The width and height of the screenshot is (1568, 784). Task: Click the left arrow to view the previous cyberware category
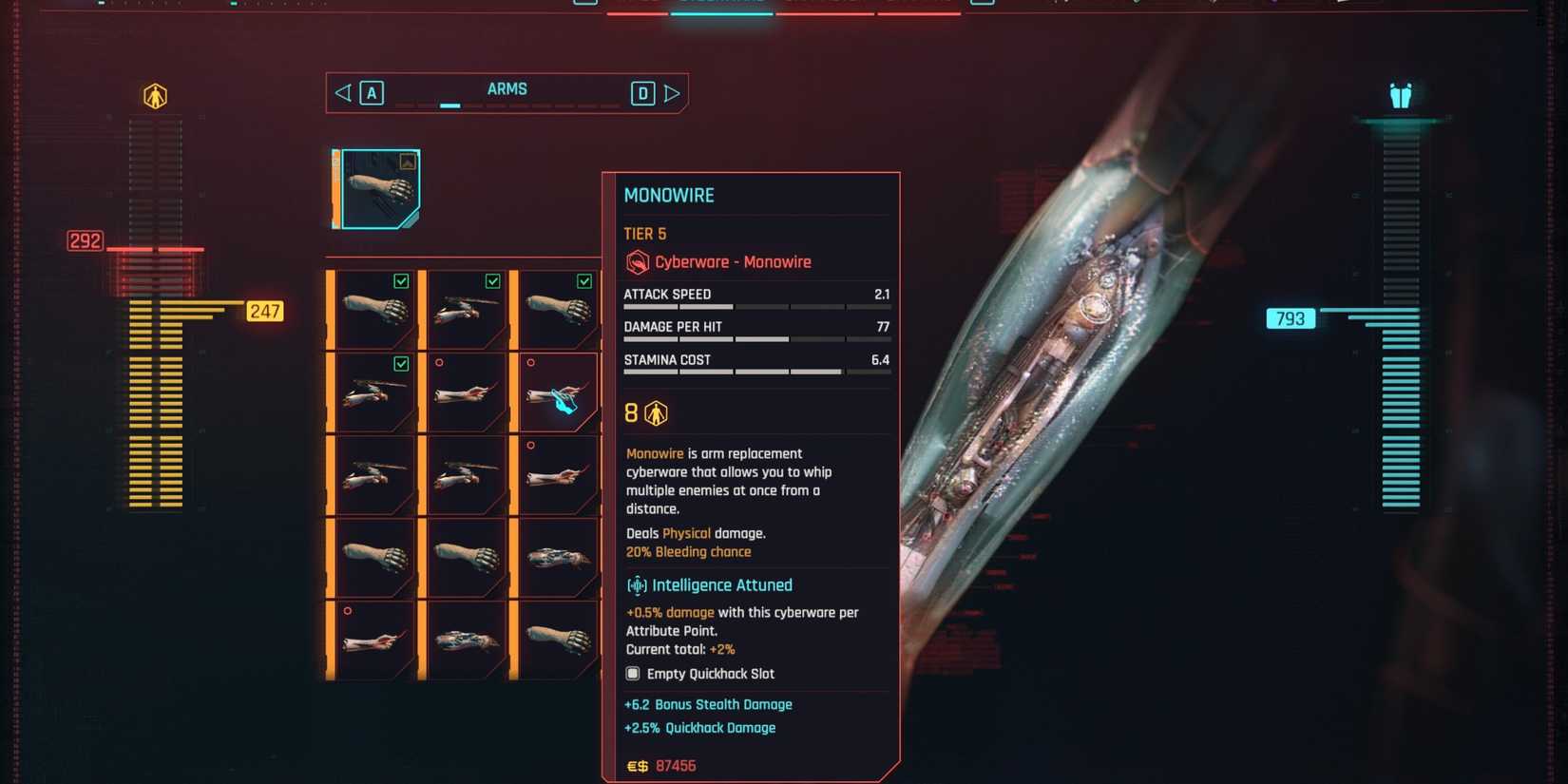coord(342,92)
